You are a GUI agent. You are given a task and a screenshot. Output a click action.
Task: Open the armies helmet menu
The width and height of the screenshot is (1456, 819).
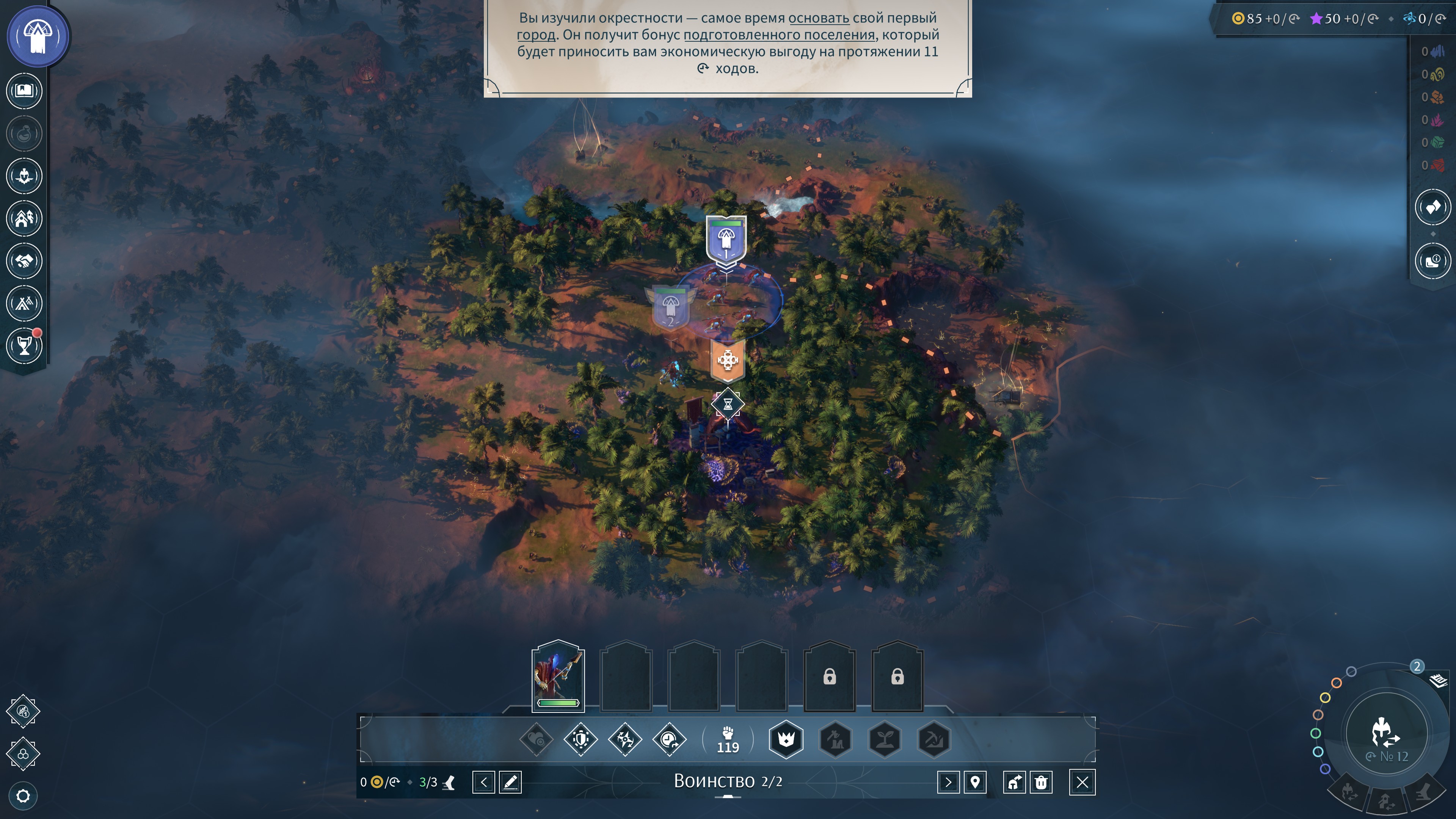click(x=24, y=176)
